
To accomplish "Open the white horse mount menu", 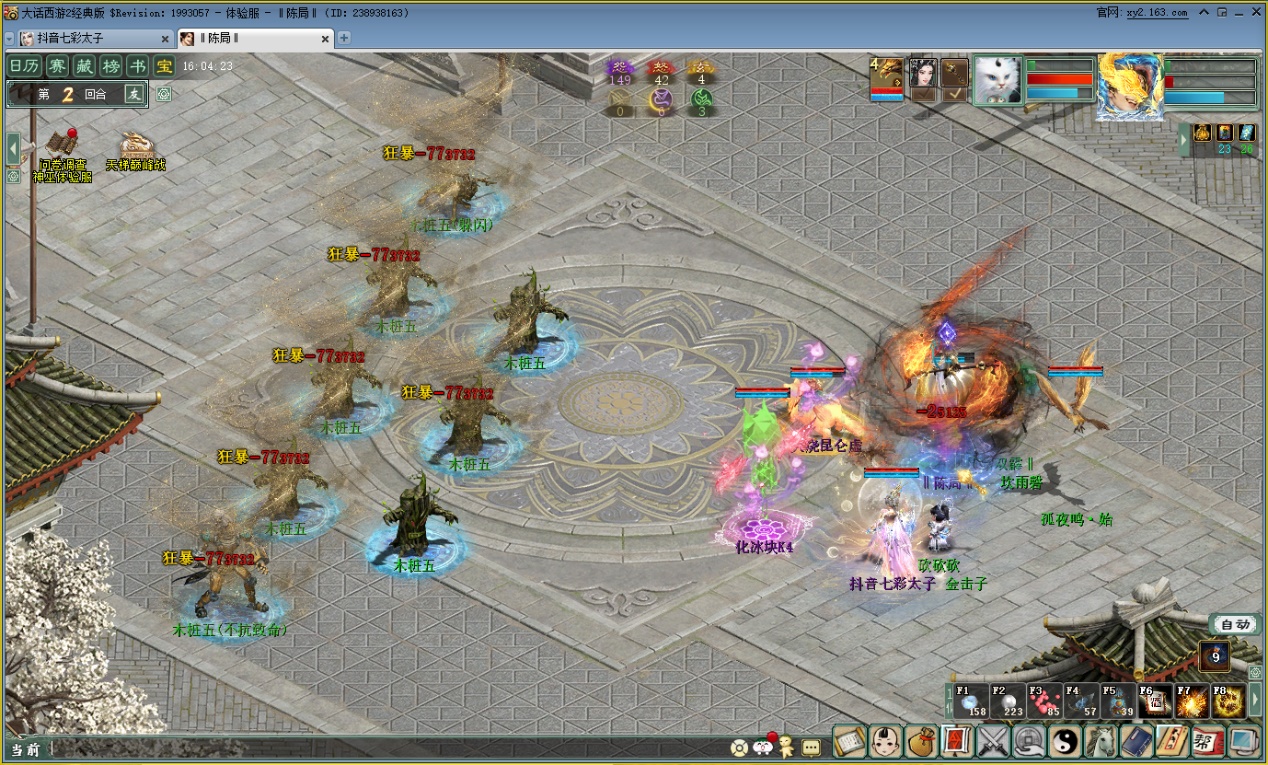I will click(1100, 741).
